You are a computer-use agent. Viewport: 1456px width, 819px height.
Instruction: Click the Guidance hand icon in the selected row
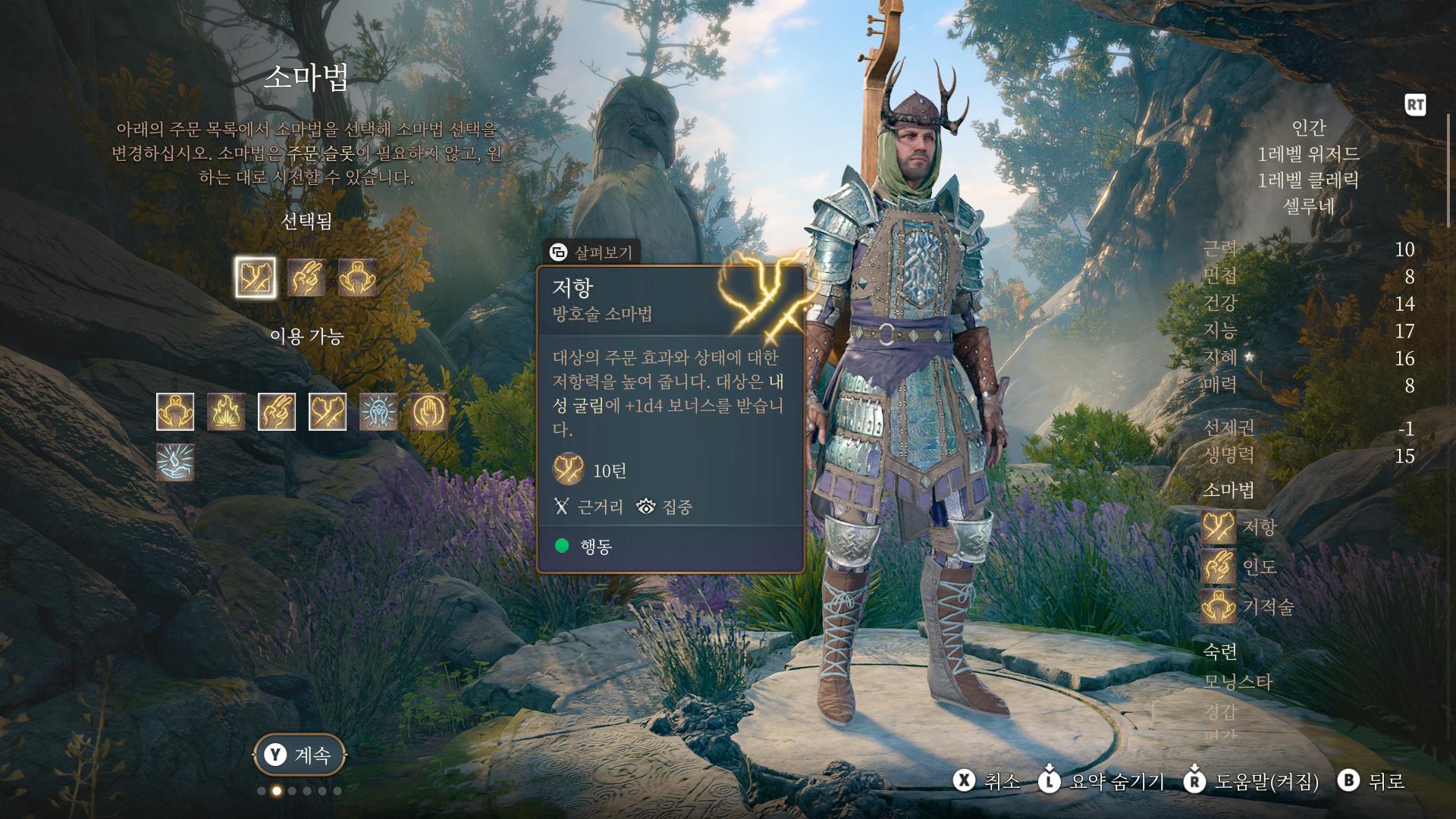[306, 277]
